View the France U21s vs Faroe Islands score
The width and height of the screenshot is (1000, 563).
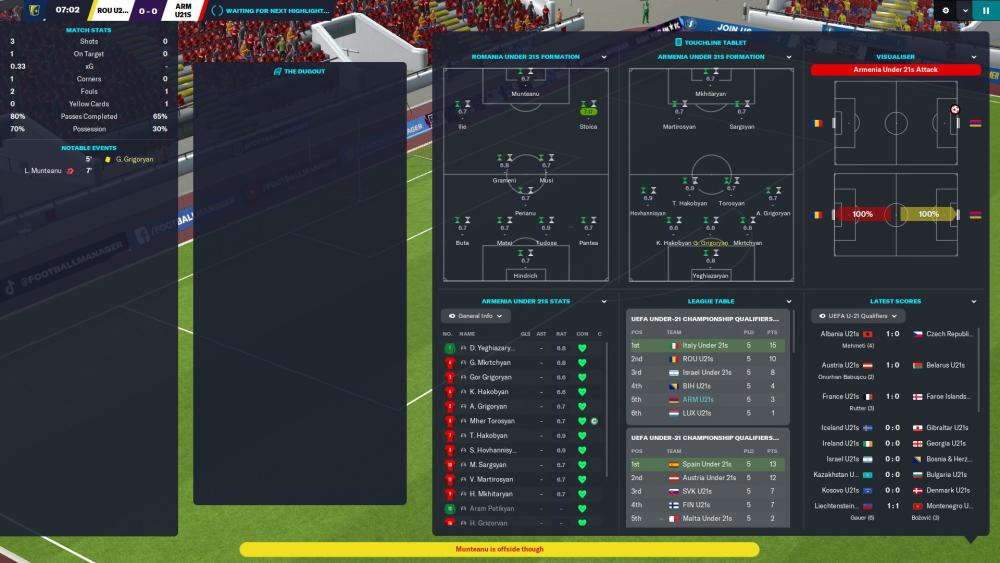click(894, 396)
